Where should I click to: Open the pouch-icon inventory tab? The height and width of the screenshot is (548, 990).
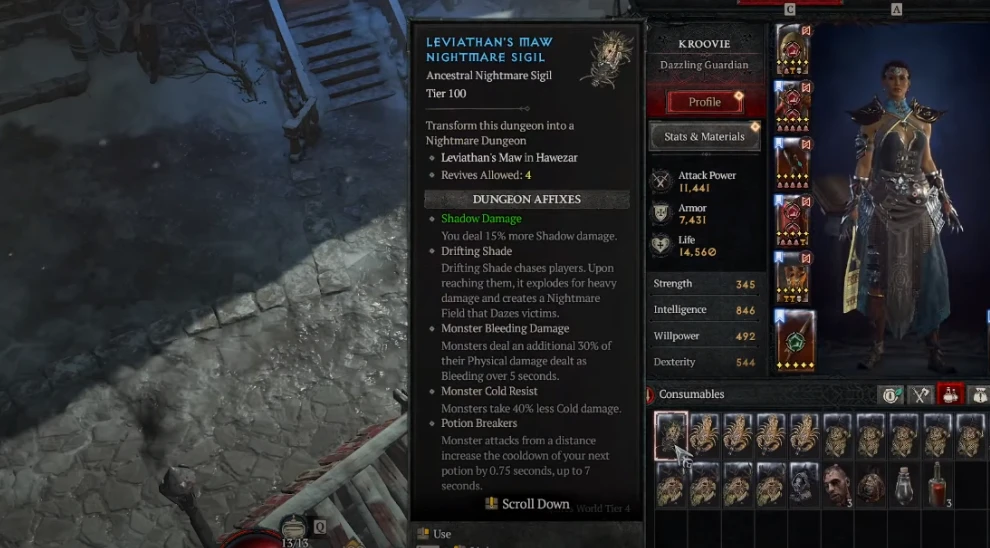pos(977,394)
